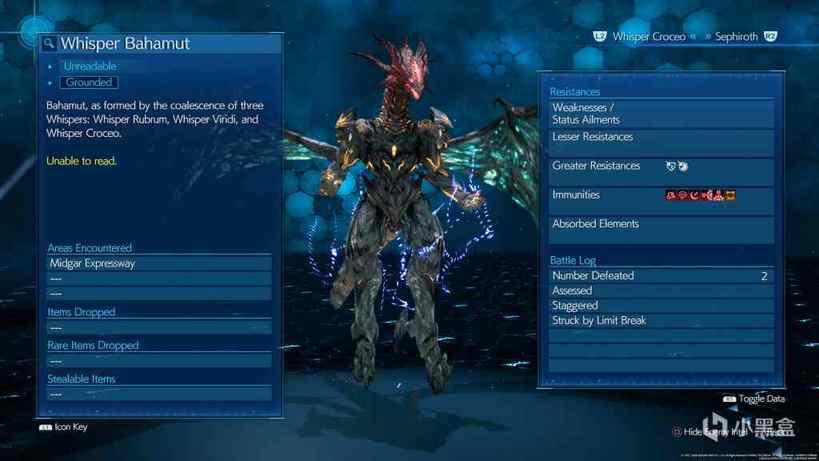Choose the Grounded trait tag
The height and width of the screenshot is (461, 819).
point(89,82)
